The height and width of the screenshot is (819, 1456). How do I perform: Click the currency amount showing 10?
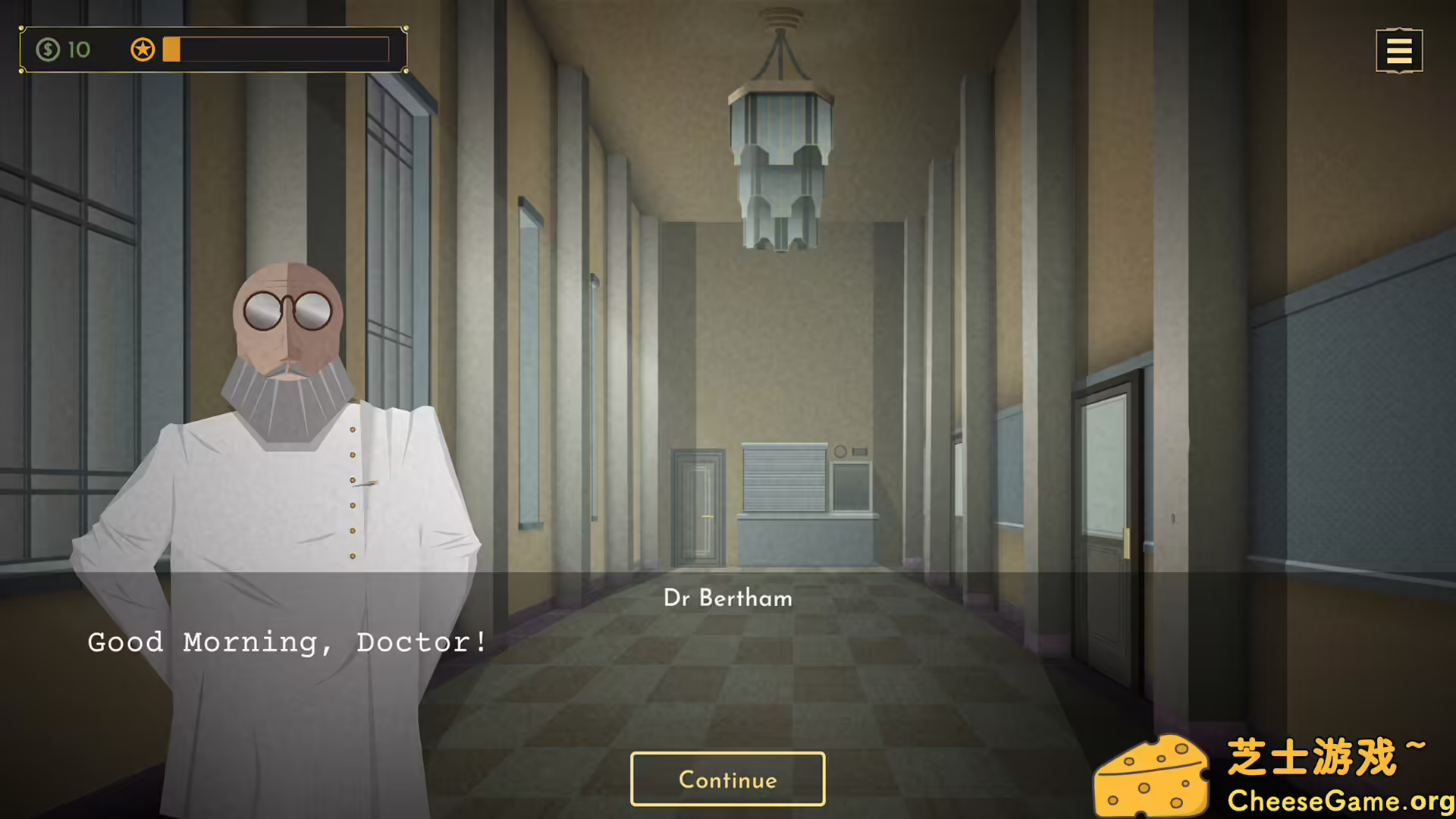coord(78,50)
